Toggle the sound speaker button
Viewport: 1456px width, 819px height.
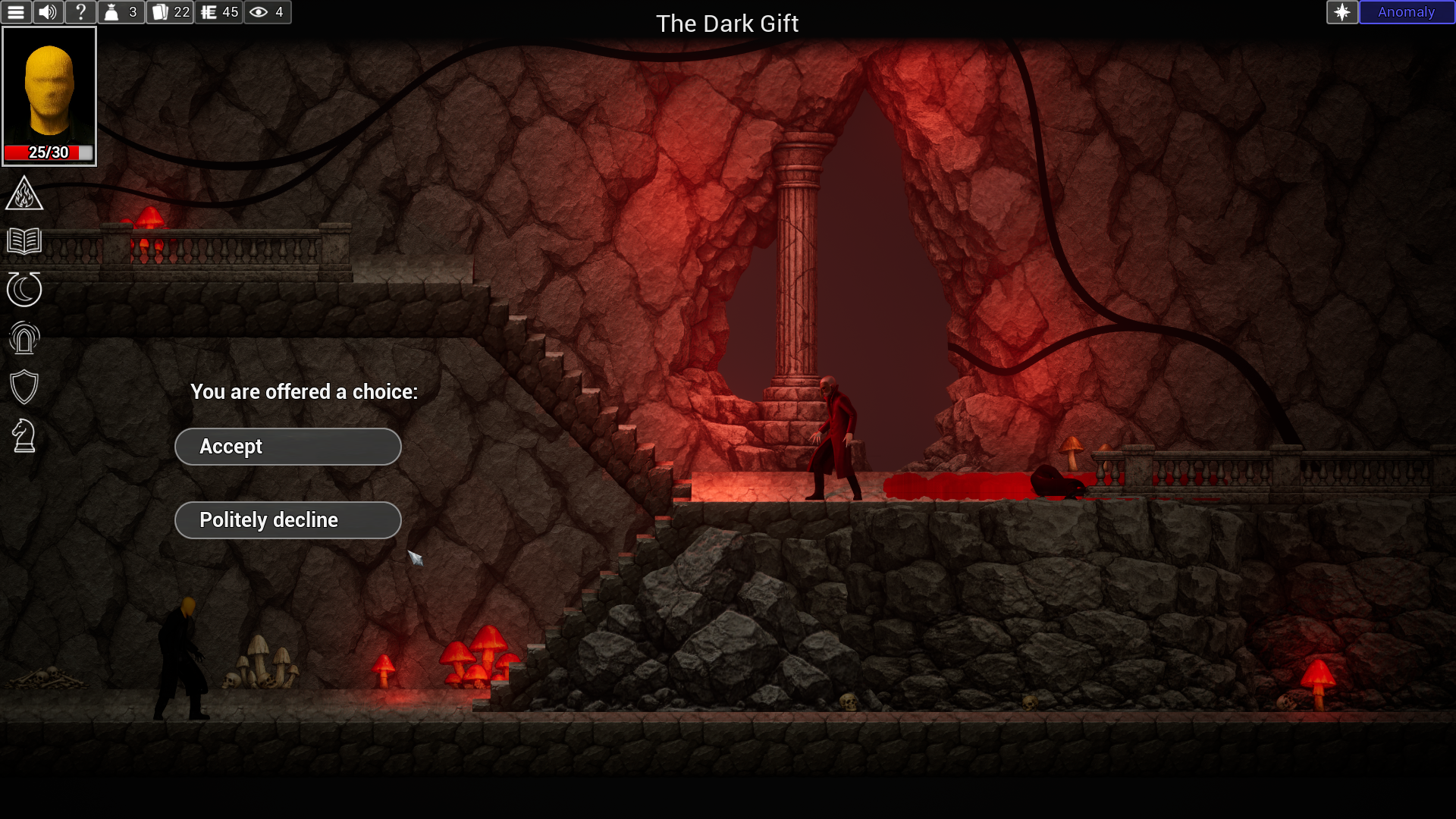pyautogui.click(x=48, y=12)
